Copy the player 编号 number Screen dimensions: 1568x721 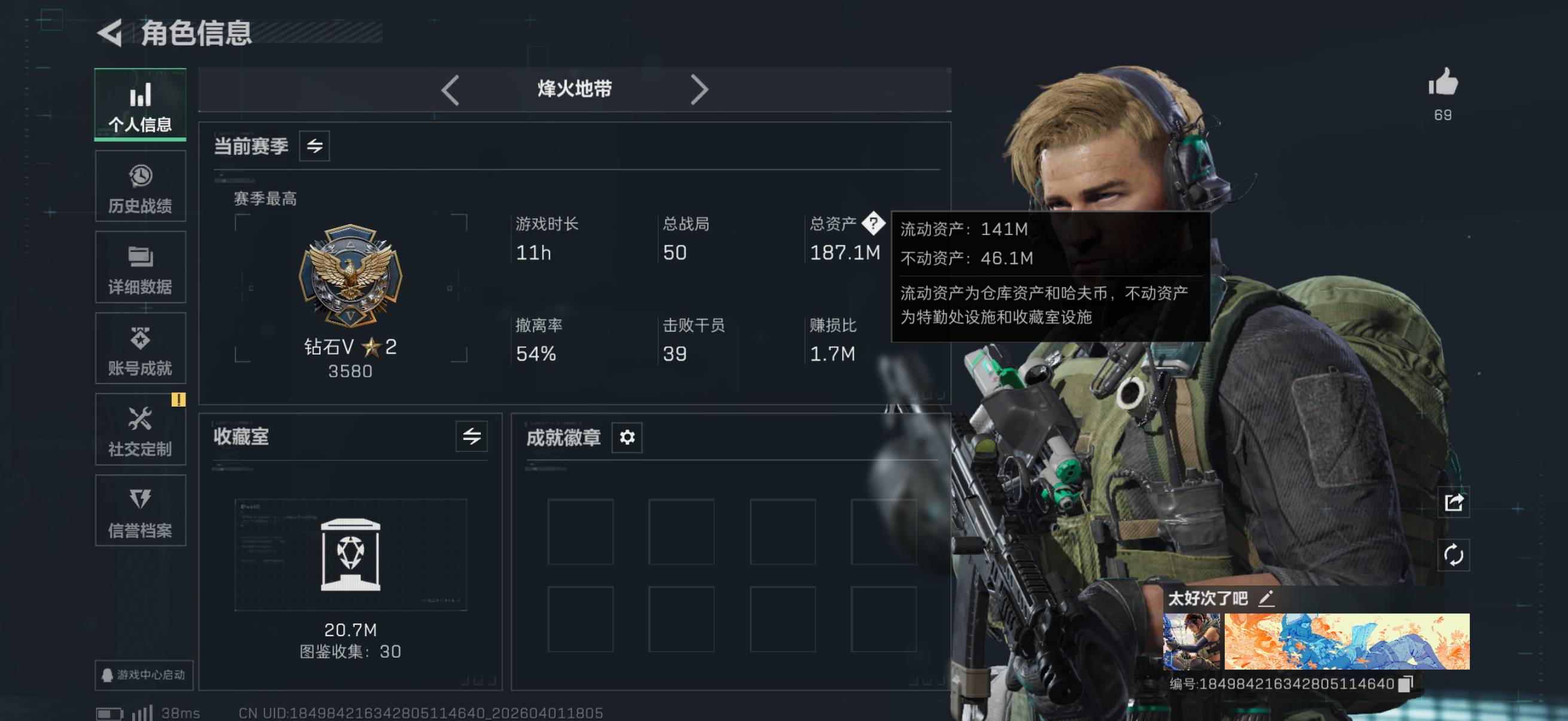(1405, 684)
